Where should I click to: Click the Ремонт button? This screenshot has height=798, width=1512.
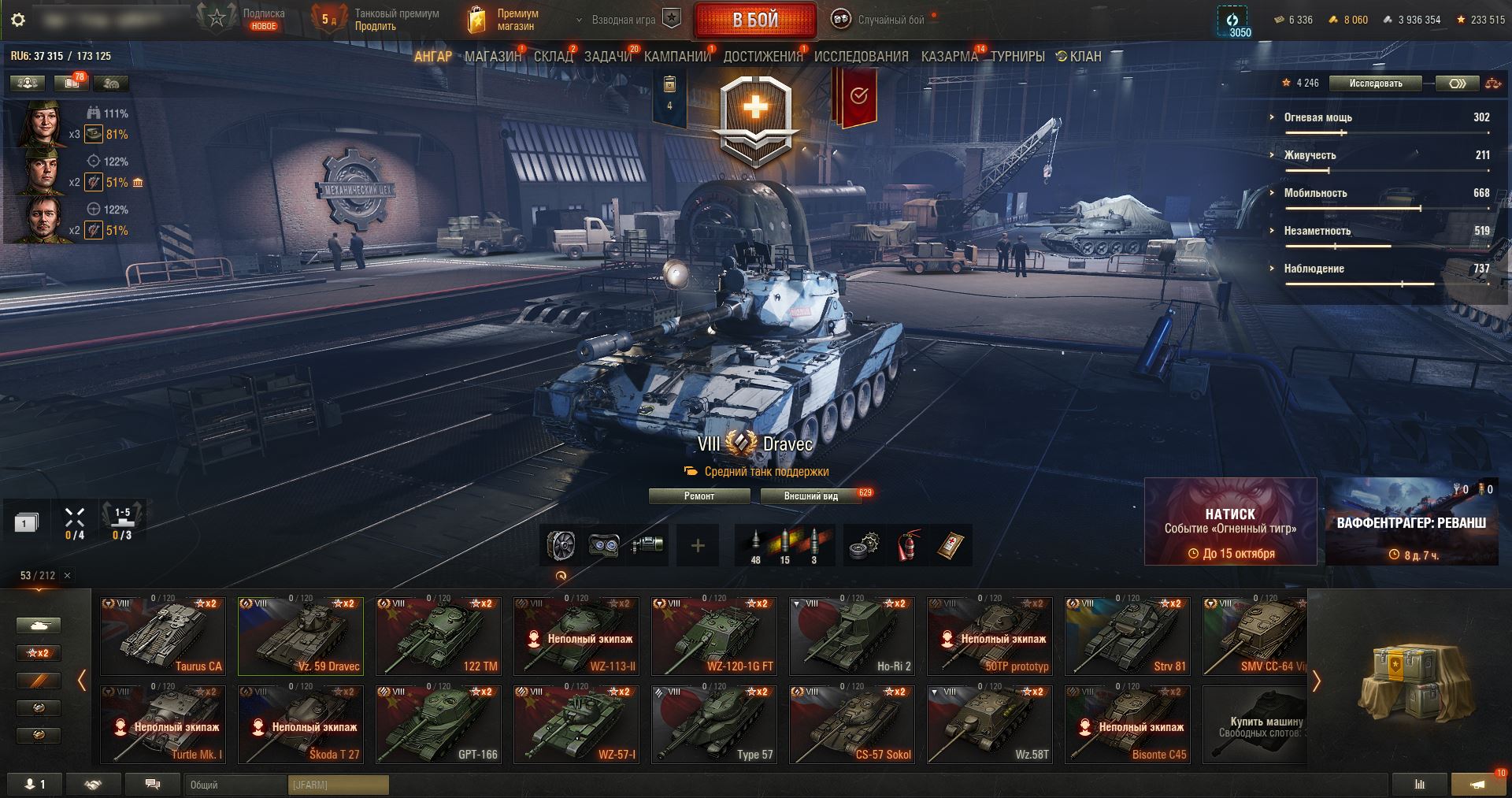[699, 496]
